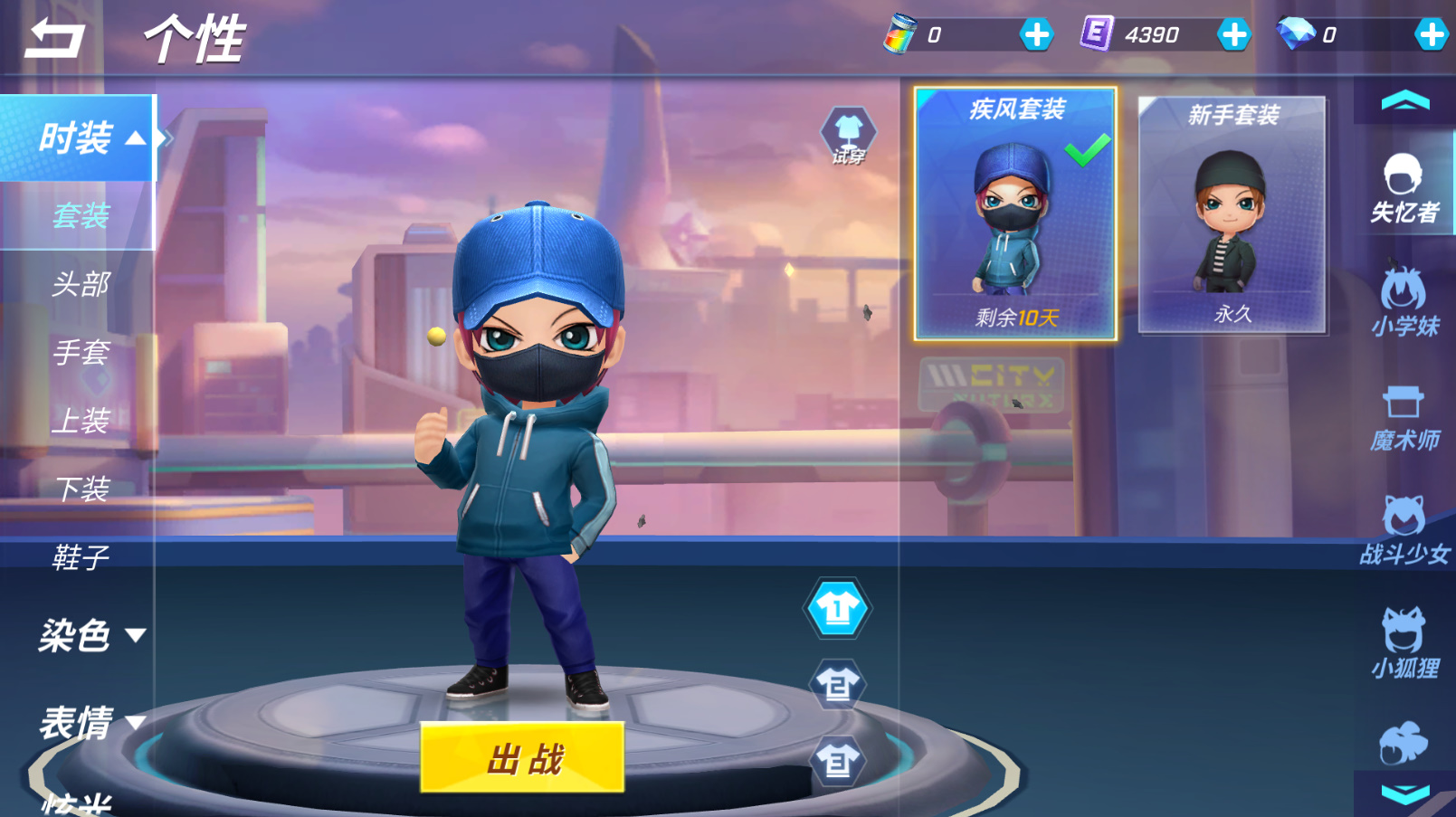
Task: Choose the 新手套装 starter outfit card
Action: click(x=1232, y=214)
